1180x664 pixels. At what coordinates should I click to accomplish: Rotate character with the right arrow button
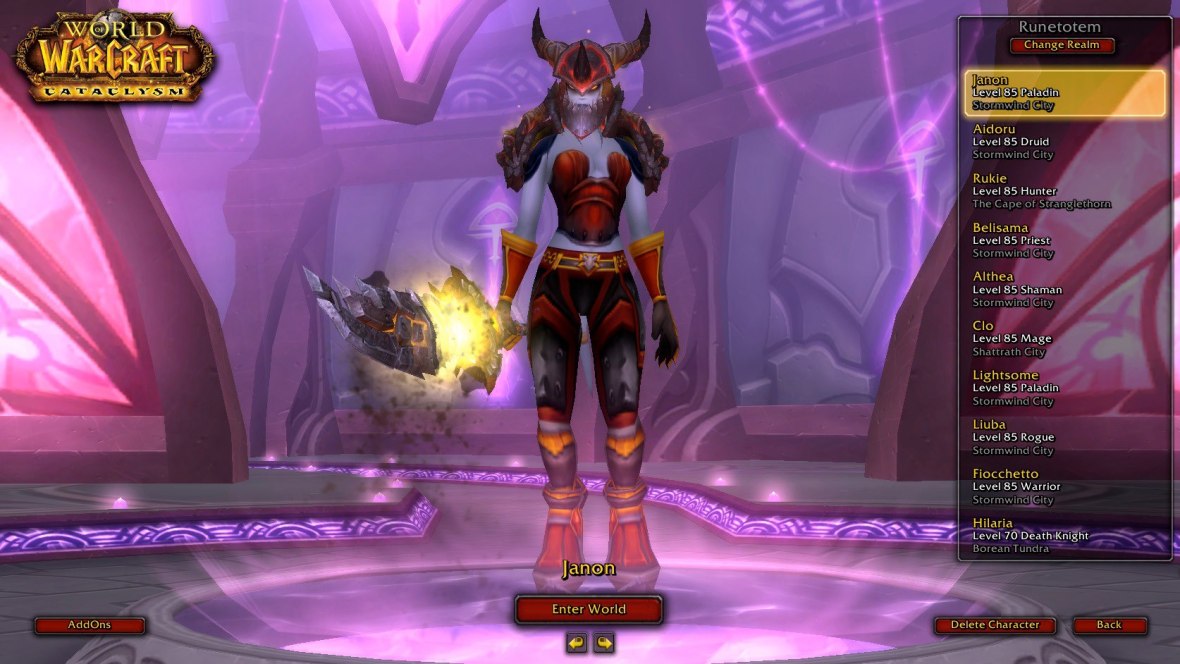pos(603,643)
